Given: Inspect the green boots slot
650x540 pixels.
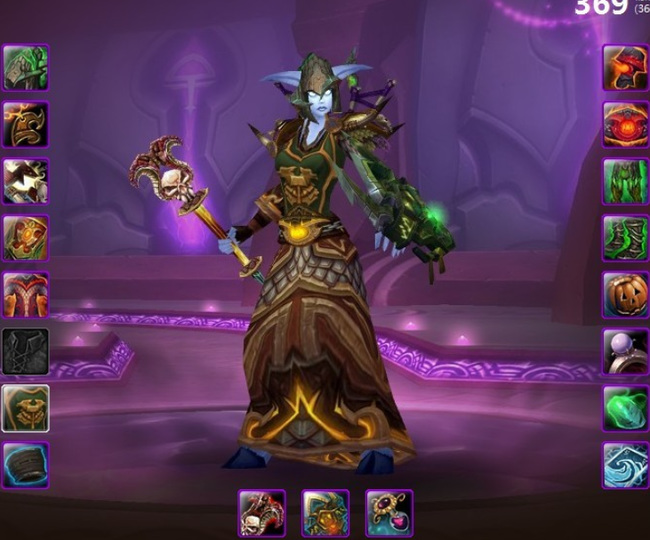Looking at the screenshot, I should point(625,238).
